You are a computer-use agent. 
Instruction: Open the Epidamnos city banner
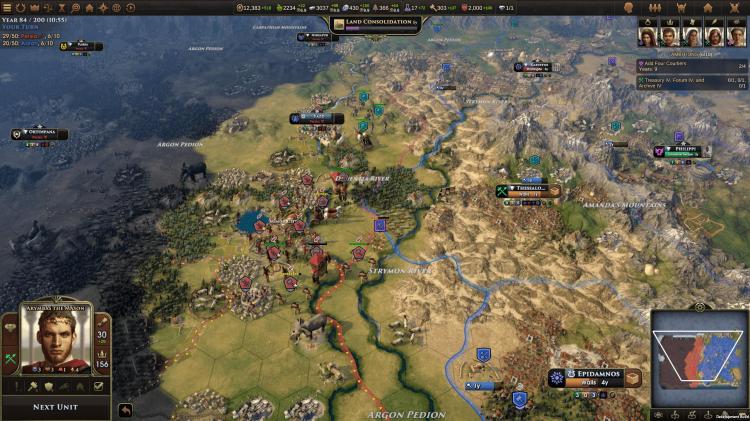tap(596, 375)
